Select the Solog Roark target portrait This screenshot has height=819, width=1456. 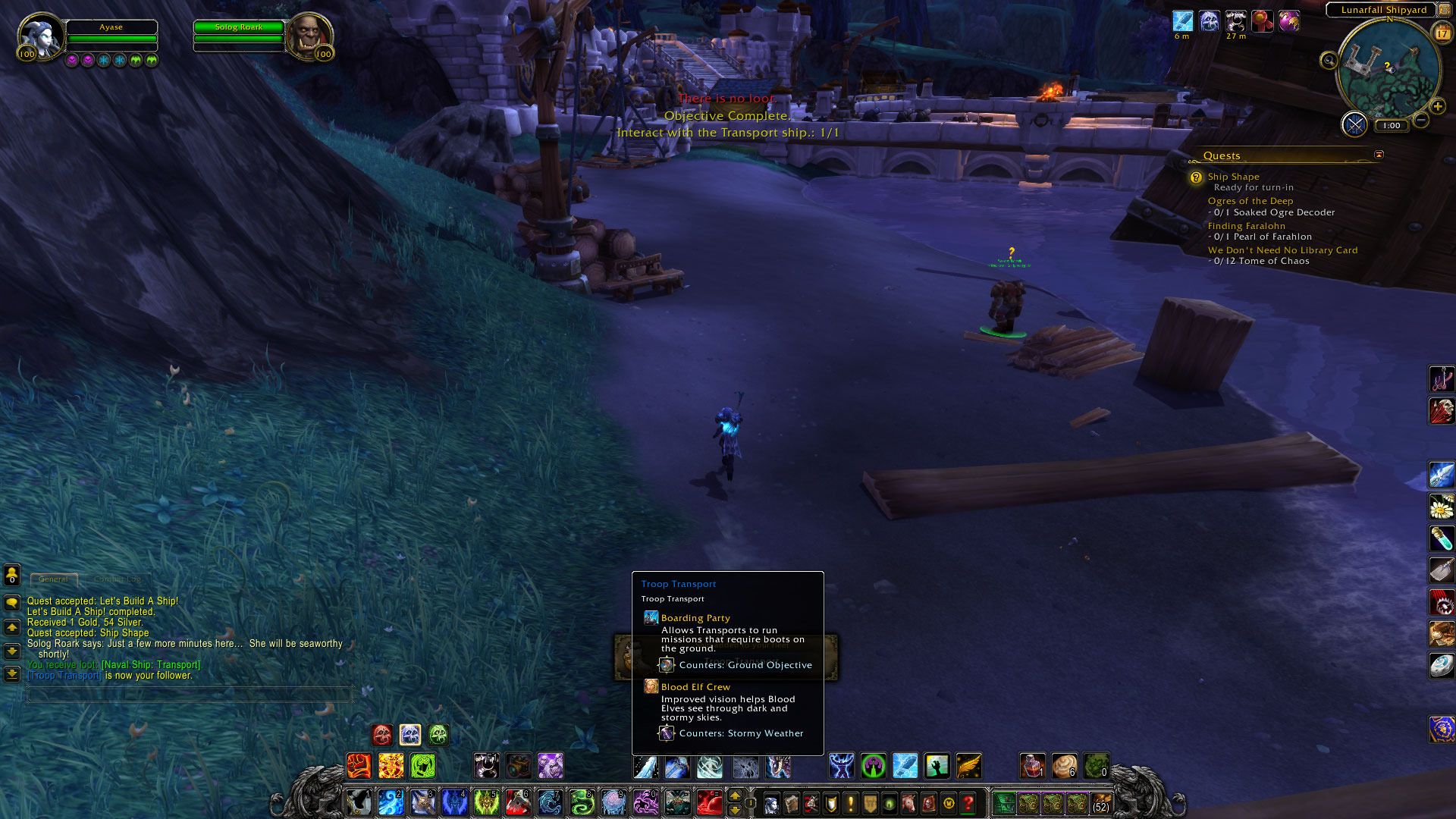tap(309, 35)
